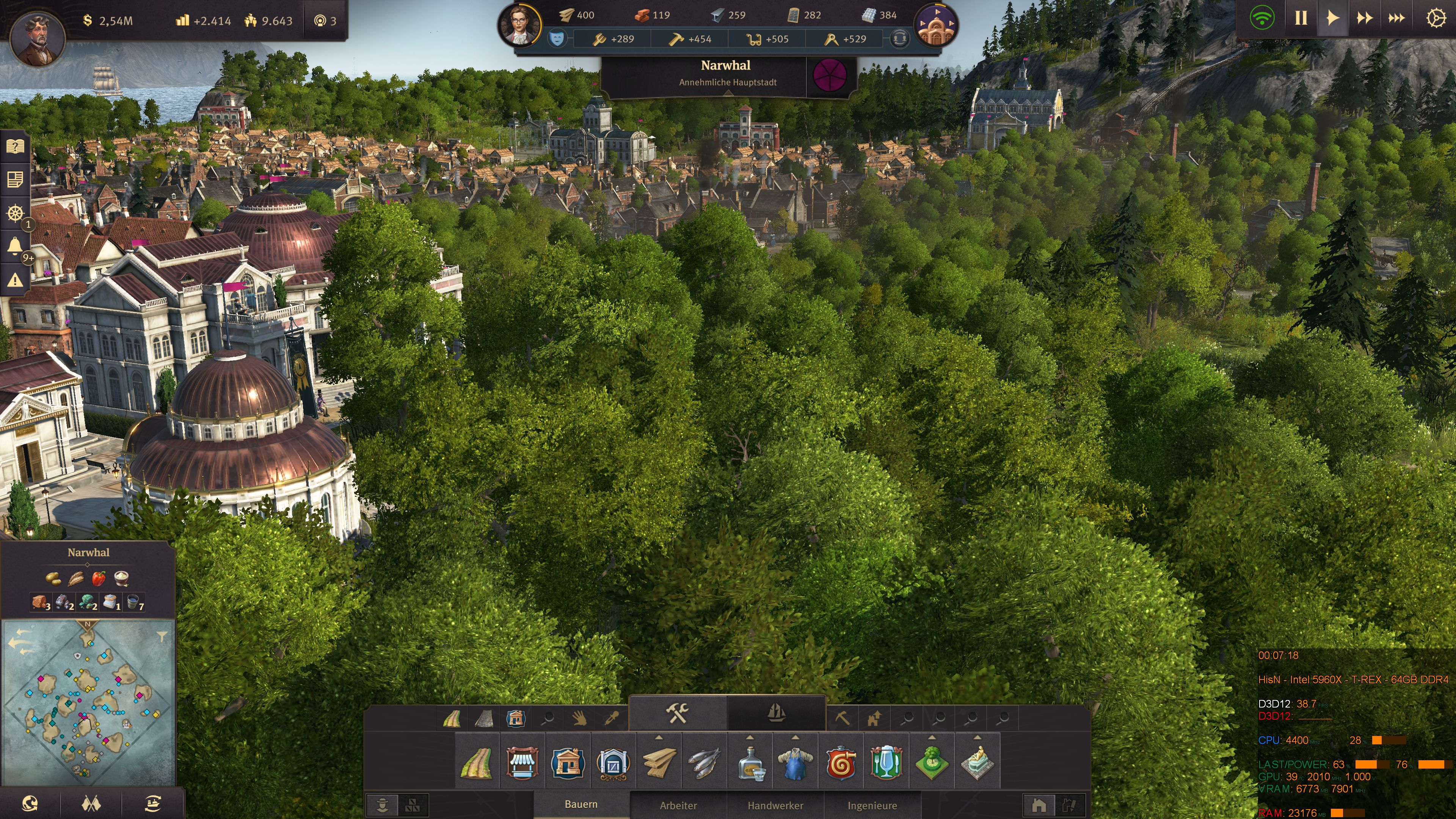Switch to the Handwerker tab
1456x819 pixels.
tap(775, 805)
